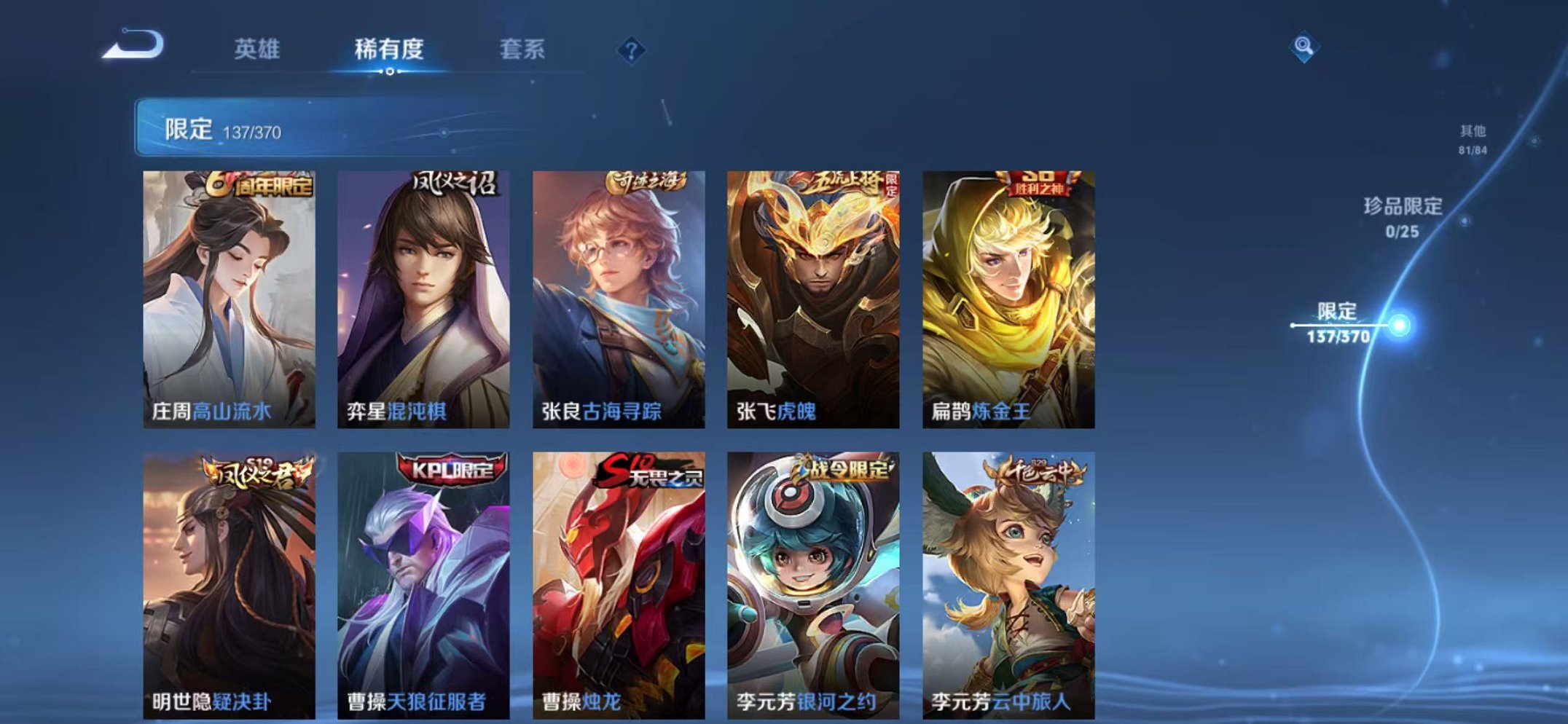The image size is (1568, 724).
Task: Switch to the 套系 tab
Action: [521, 50]
